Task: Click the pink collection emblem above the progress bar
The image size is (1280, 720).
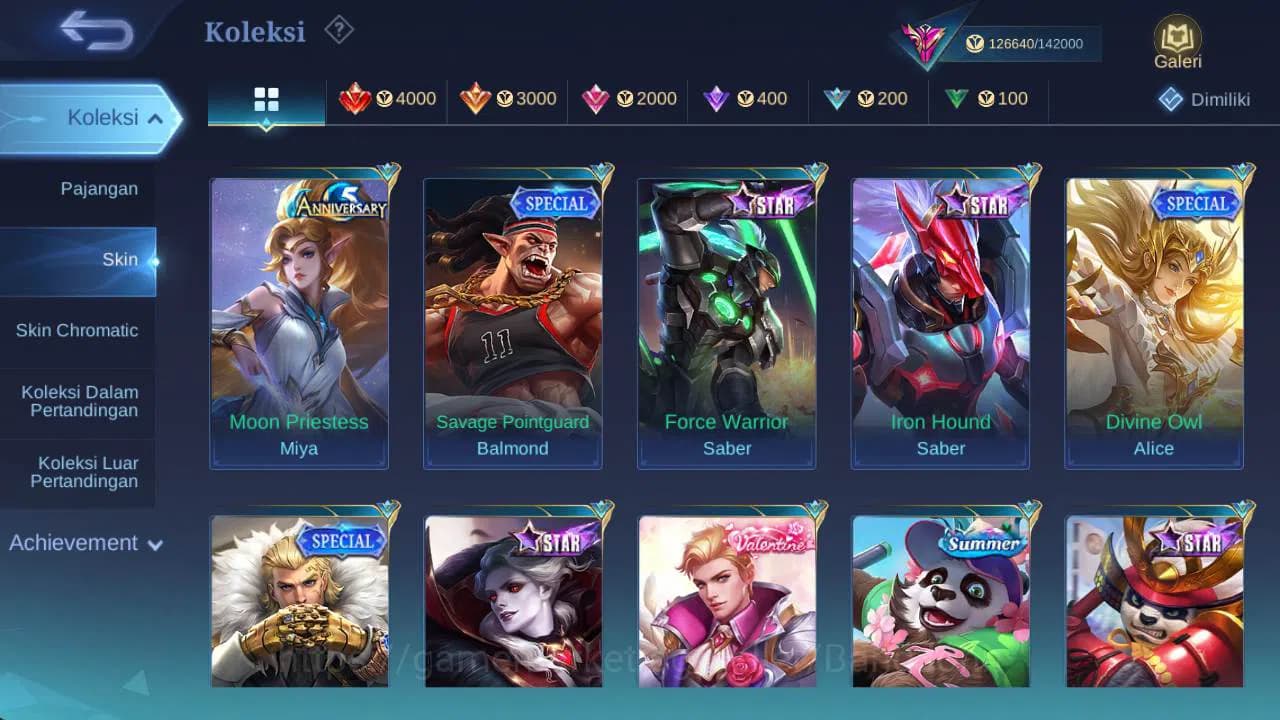Action: [921, 40]
